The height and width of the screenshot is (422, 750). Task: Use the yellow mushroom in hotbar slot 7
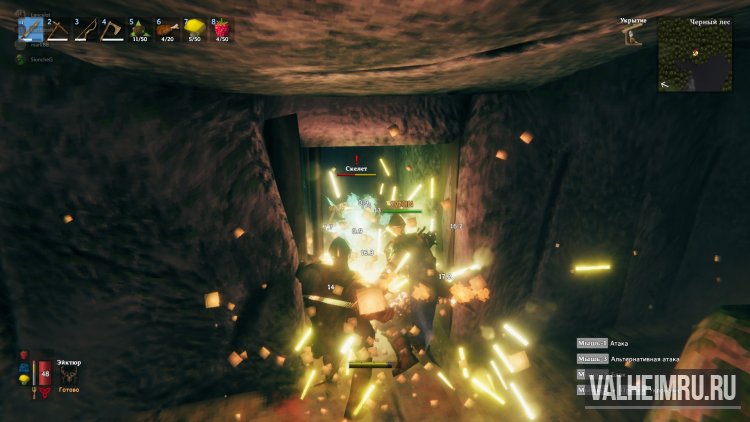click(x=193, y=29)
